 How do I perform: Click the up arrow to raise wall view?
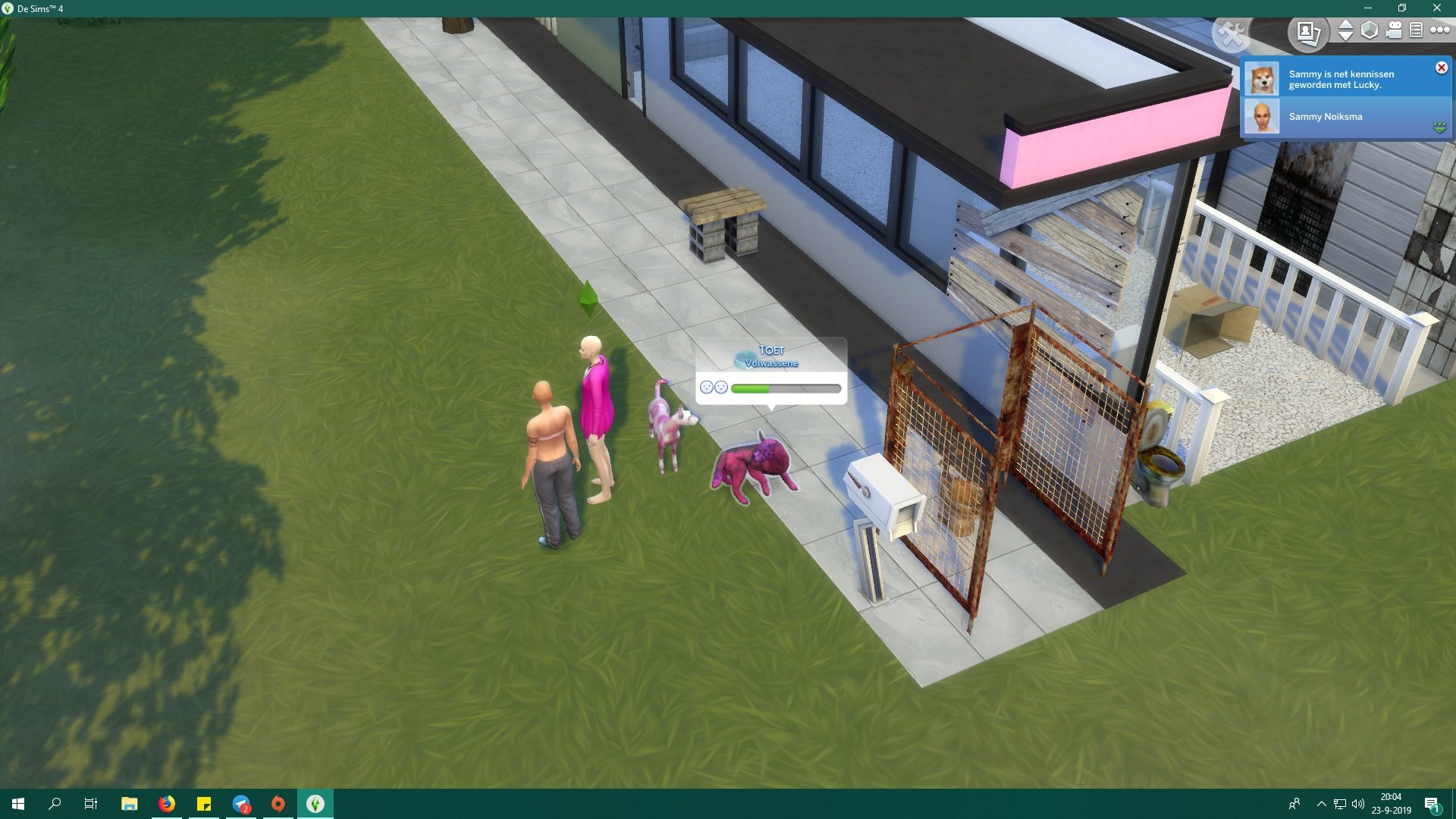pos(1345,25)
